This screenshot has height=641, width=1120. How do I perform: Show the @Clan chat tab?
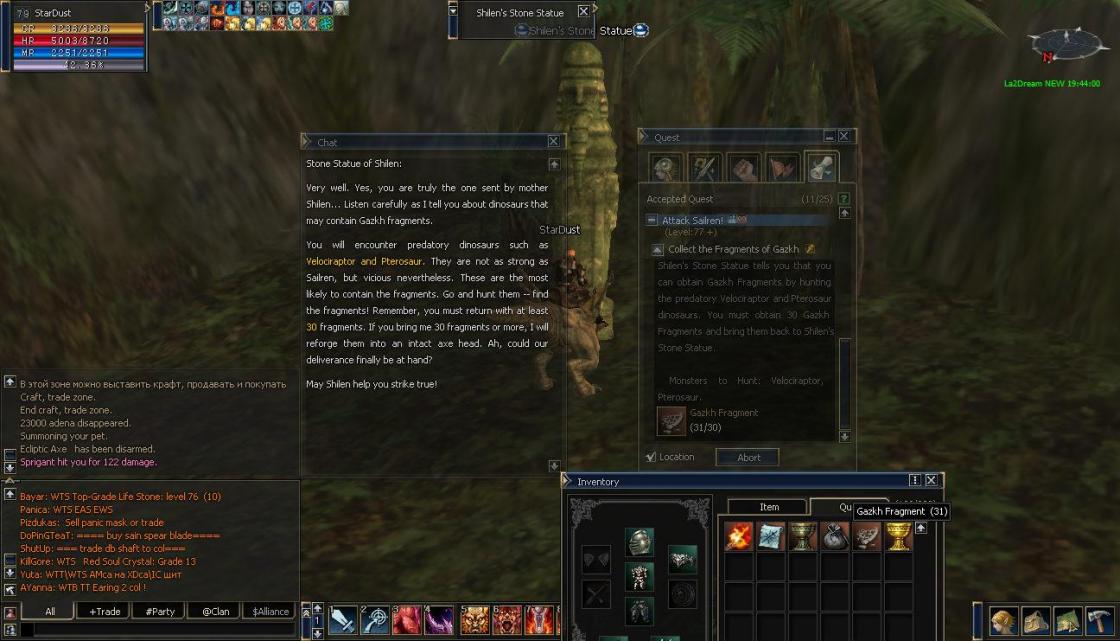216,611
